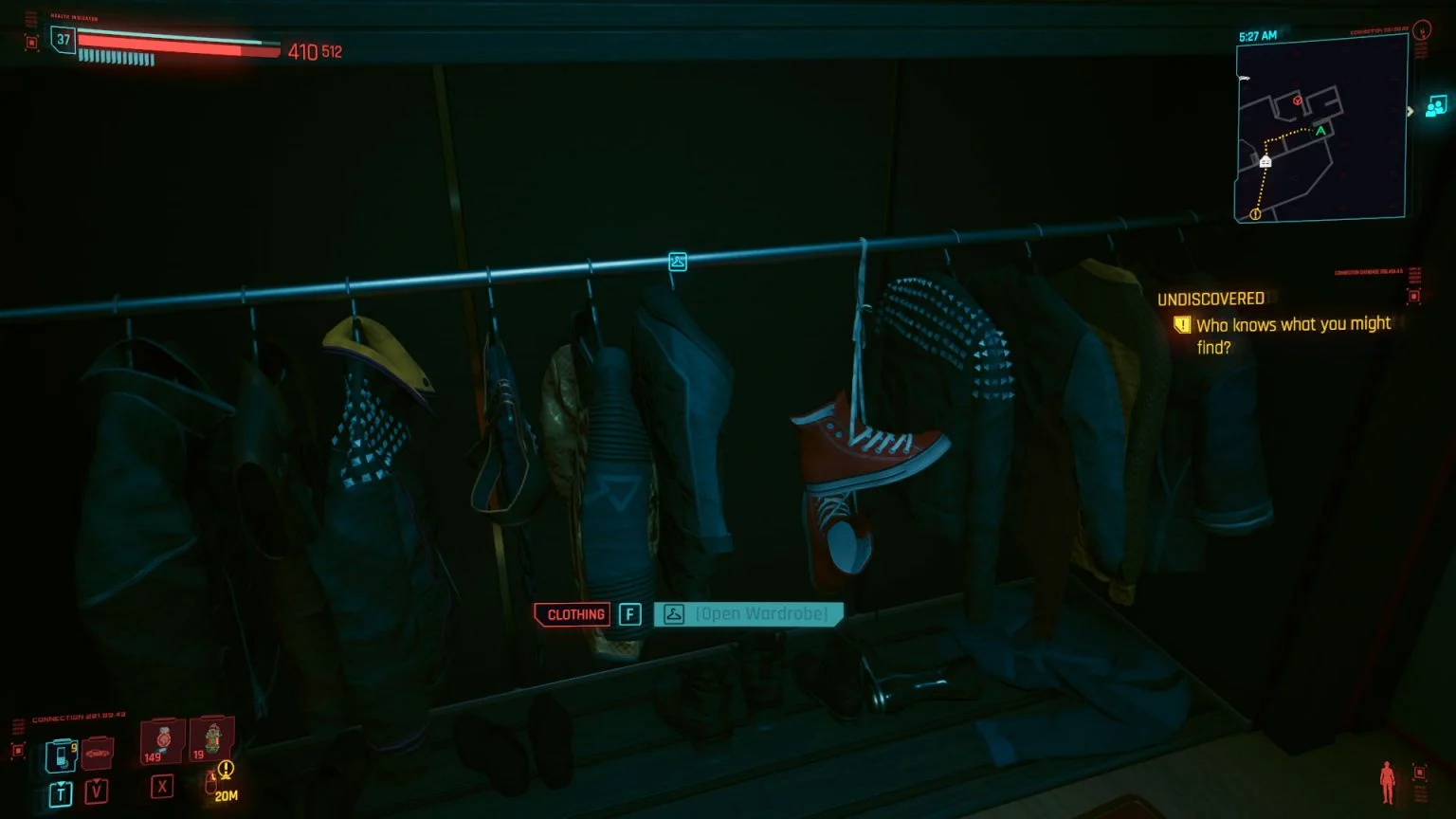
Task: Click the red body status figure icon
Action: click(x=1387, y=781)
